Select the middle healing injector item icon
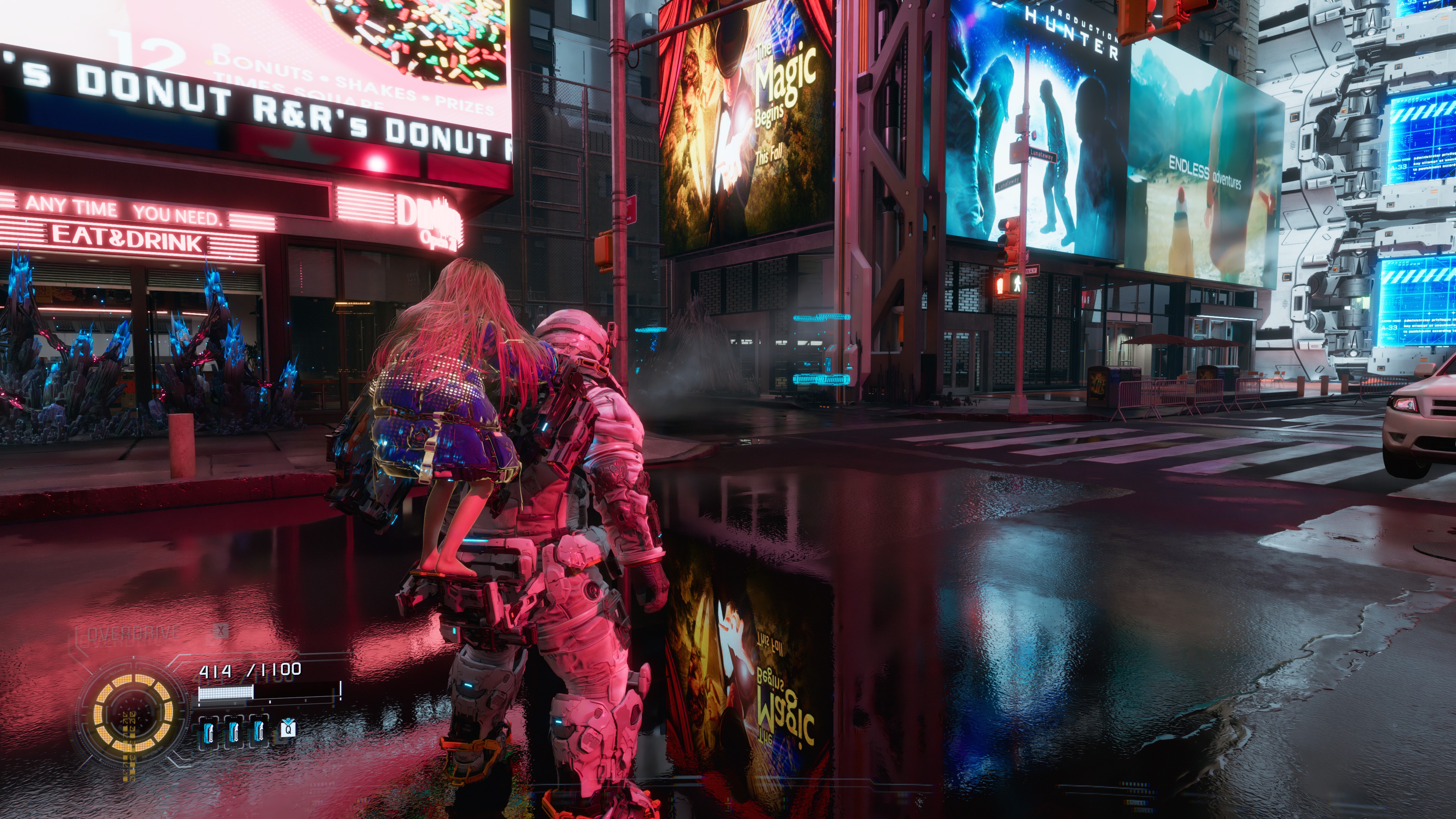 point(234,733)
